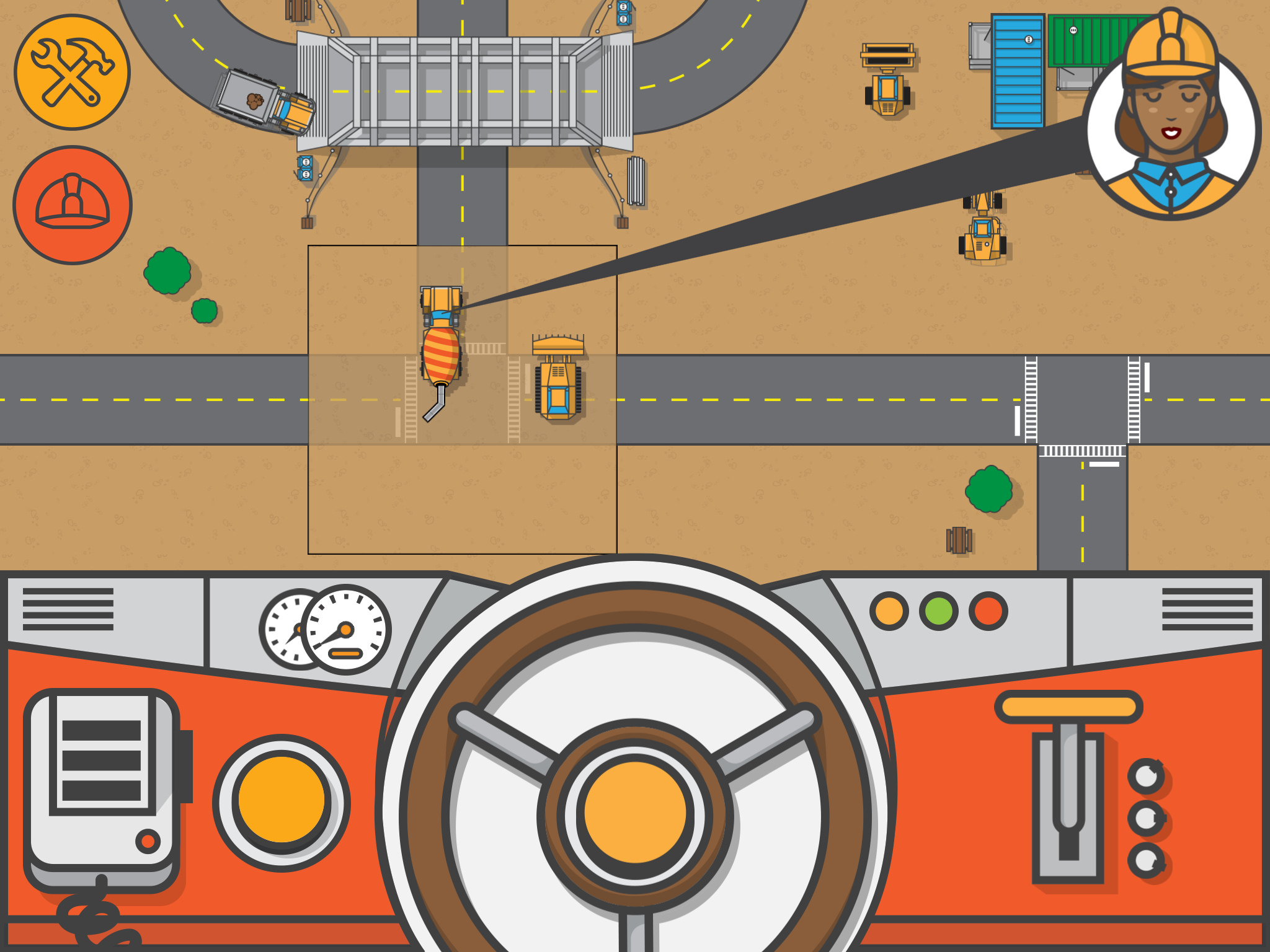
Task: Pull the orange gear shift lever
Action: [1068, 708]
